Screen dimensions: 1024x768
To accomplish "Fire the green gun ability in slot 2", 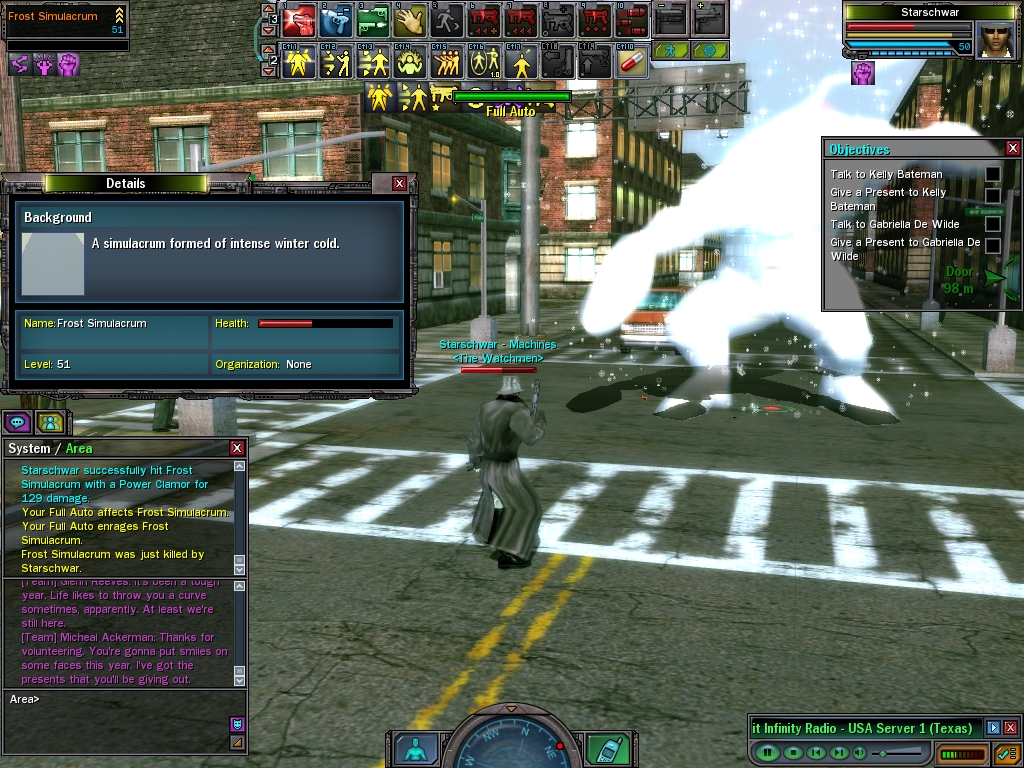I will click(372, 19).
